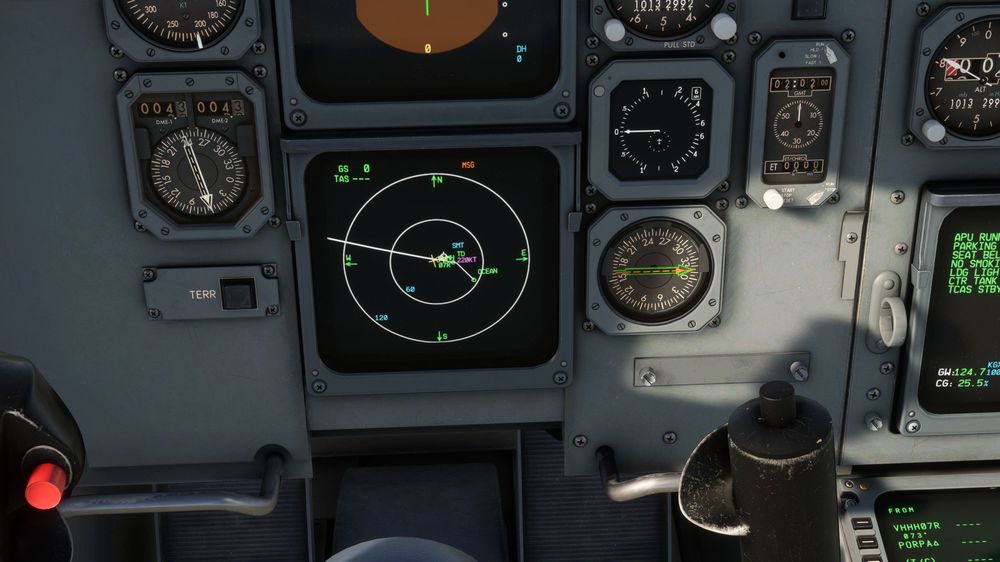The image size is (1000, 562).
Task: Toggle the TERR terrain display button
Action: [238, 294]
